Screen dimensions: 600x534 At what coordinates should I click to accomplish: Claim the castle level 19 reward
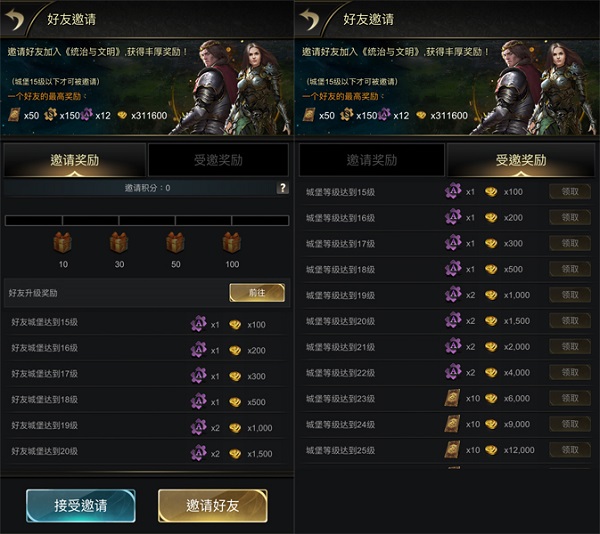[570, 295]
